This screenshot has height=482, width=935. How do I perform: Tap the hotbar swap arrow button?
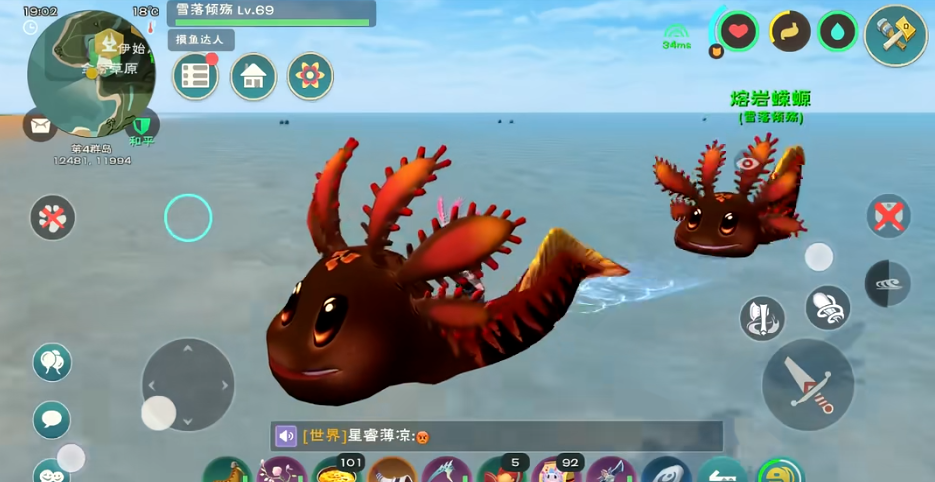pyautogui.click(x=722, y=471)
